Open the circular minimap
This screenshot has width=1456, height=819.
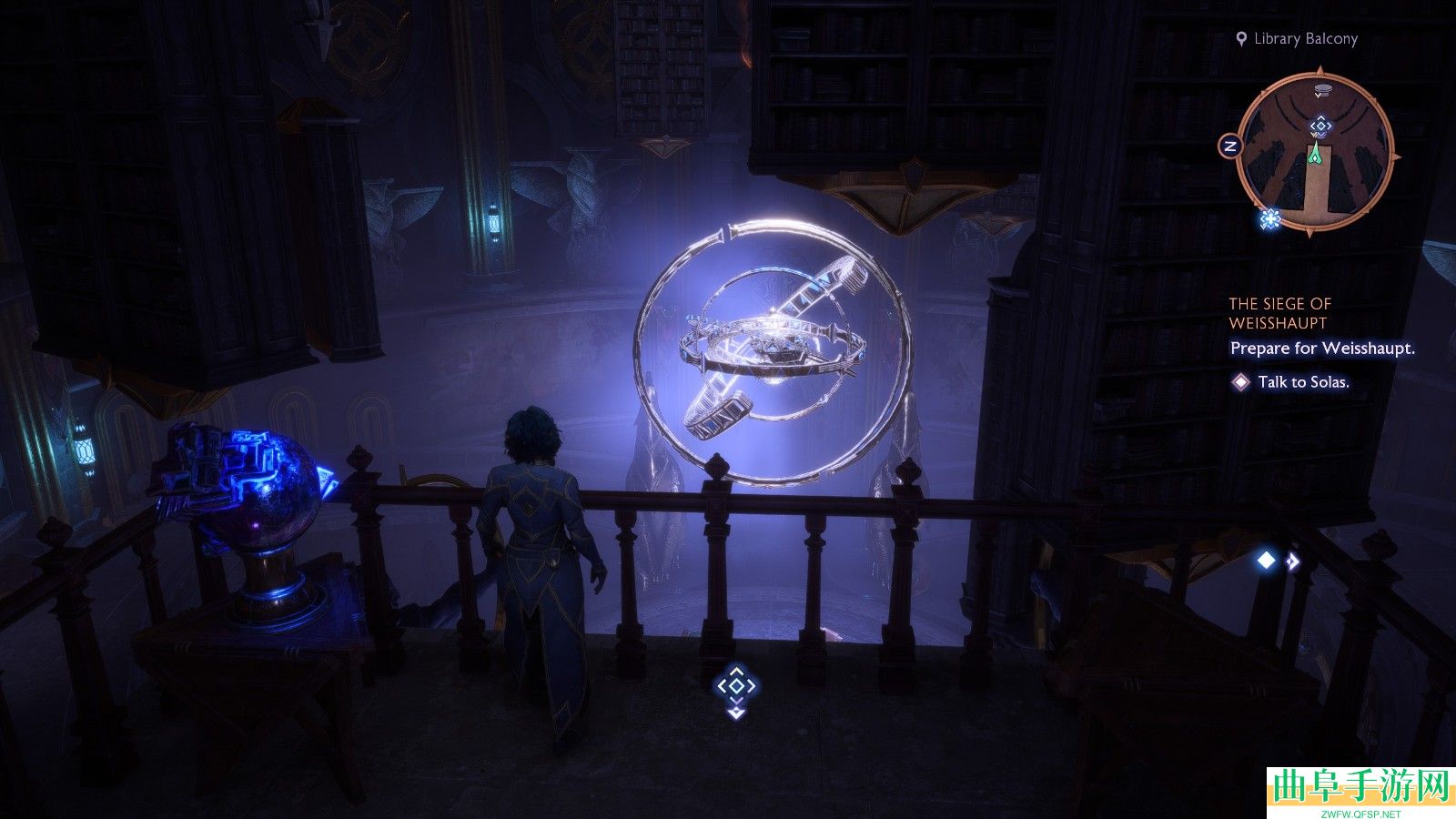coord(1316,155)
